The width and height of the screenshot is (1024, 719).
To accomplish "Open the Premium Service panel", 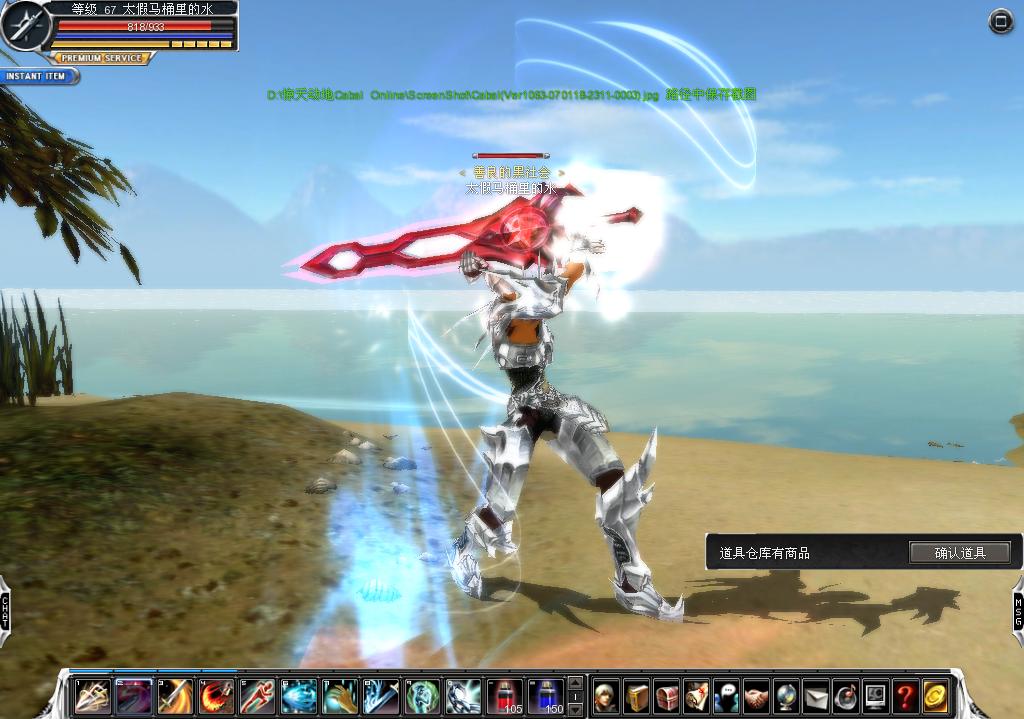I will pyautogui.click(x=103, y=59).
